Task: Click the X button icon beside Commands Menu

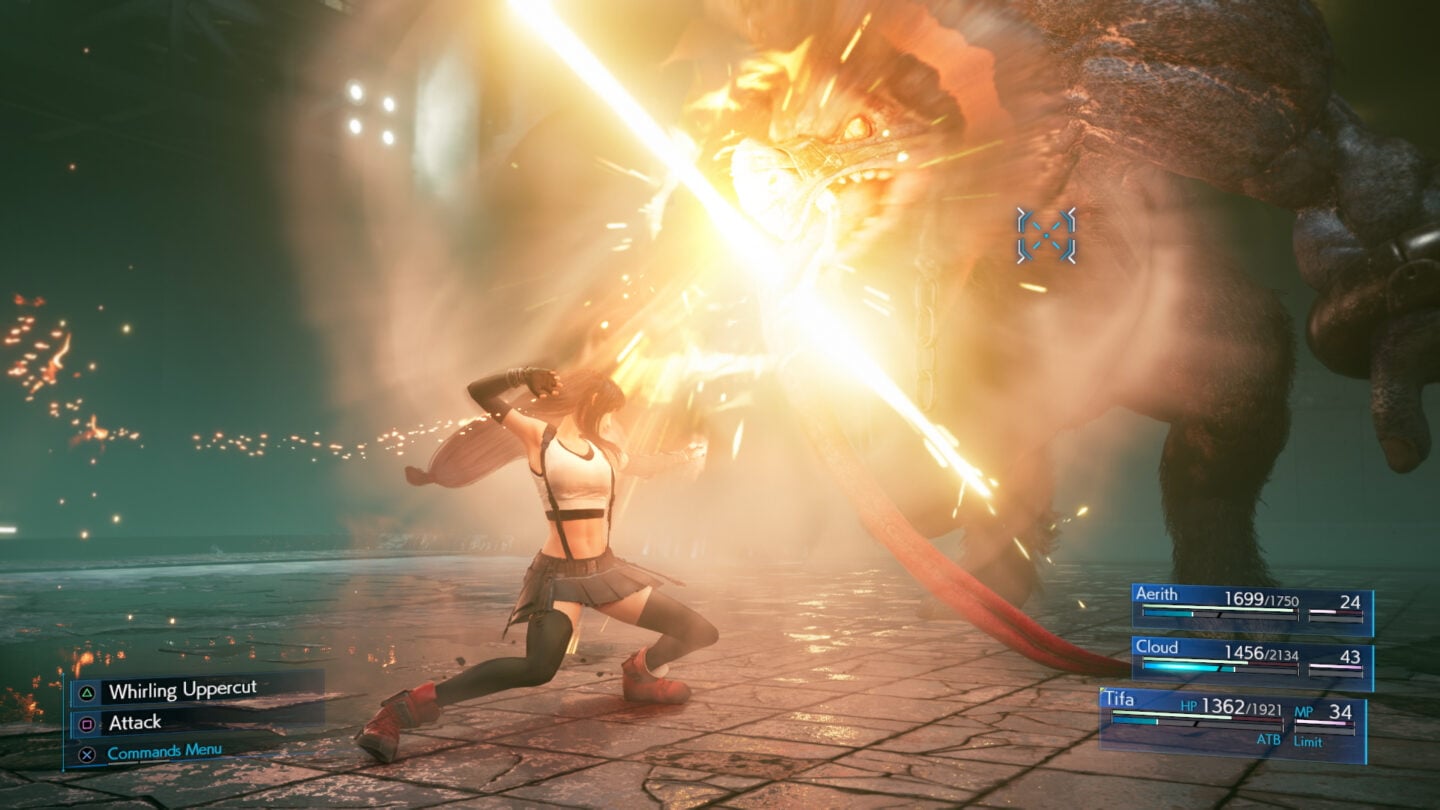Action: (x=87, y=752)
